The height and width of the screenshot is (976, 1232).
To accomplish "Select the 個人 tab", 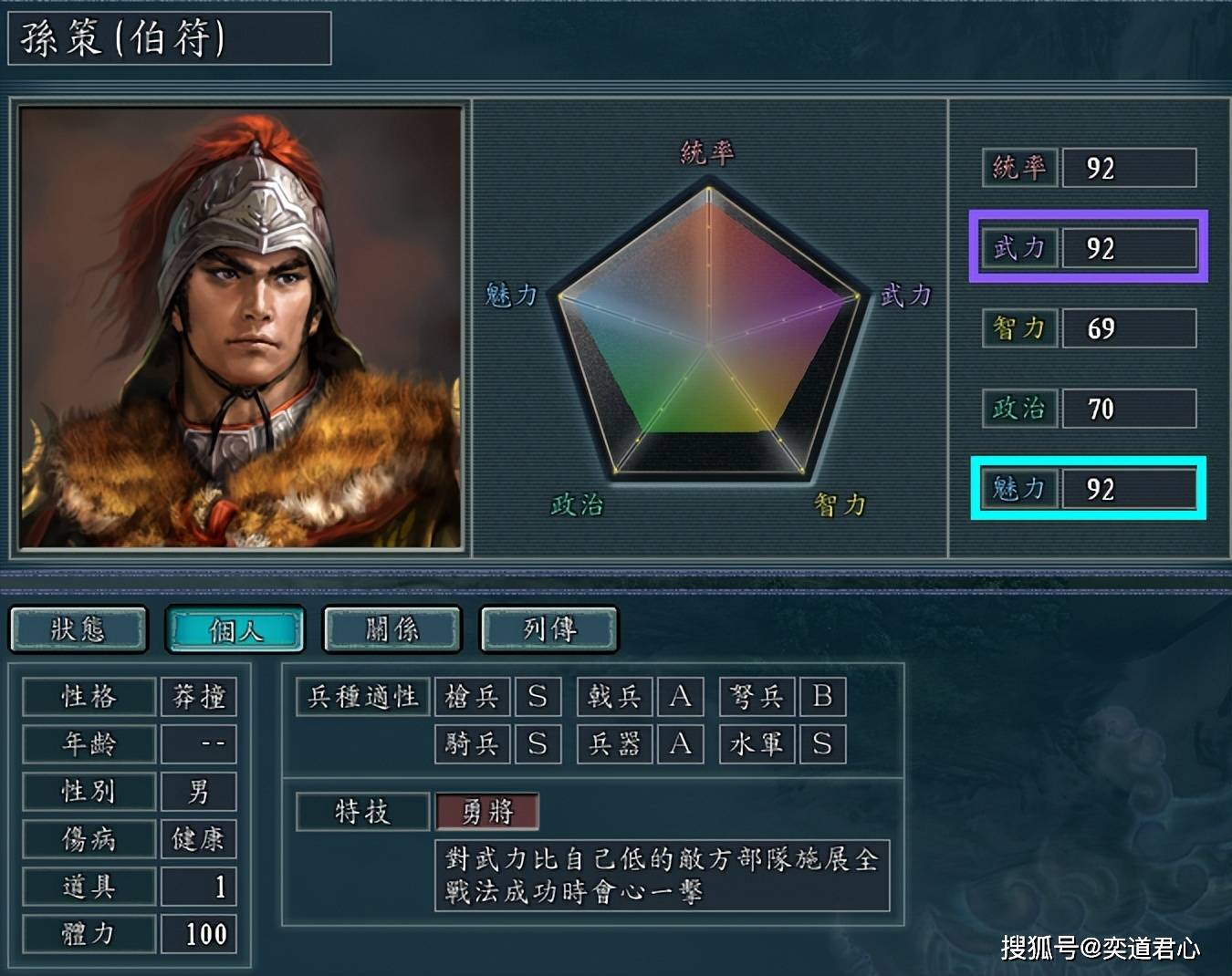I will coord(235,629).
